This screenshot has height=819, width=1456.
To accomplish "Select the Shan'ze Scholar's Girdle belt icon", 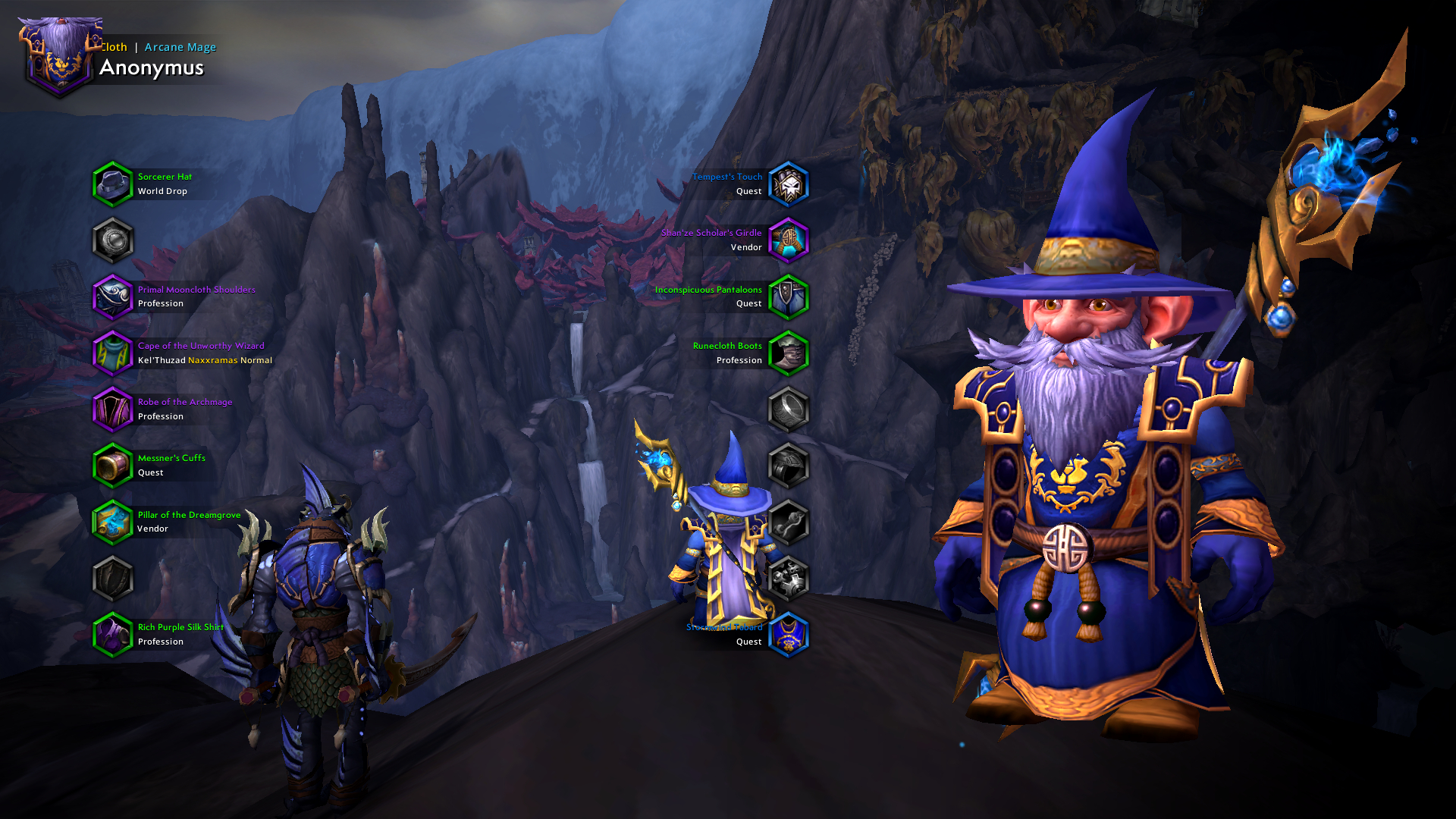I will click(x=789, y=240).
